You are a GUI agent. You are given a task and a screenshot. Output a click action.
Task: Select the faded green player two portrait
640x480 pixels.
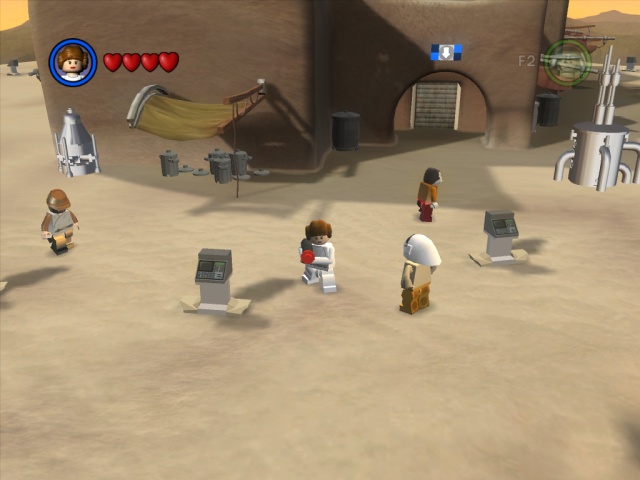point(567,62)
